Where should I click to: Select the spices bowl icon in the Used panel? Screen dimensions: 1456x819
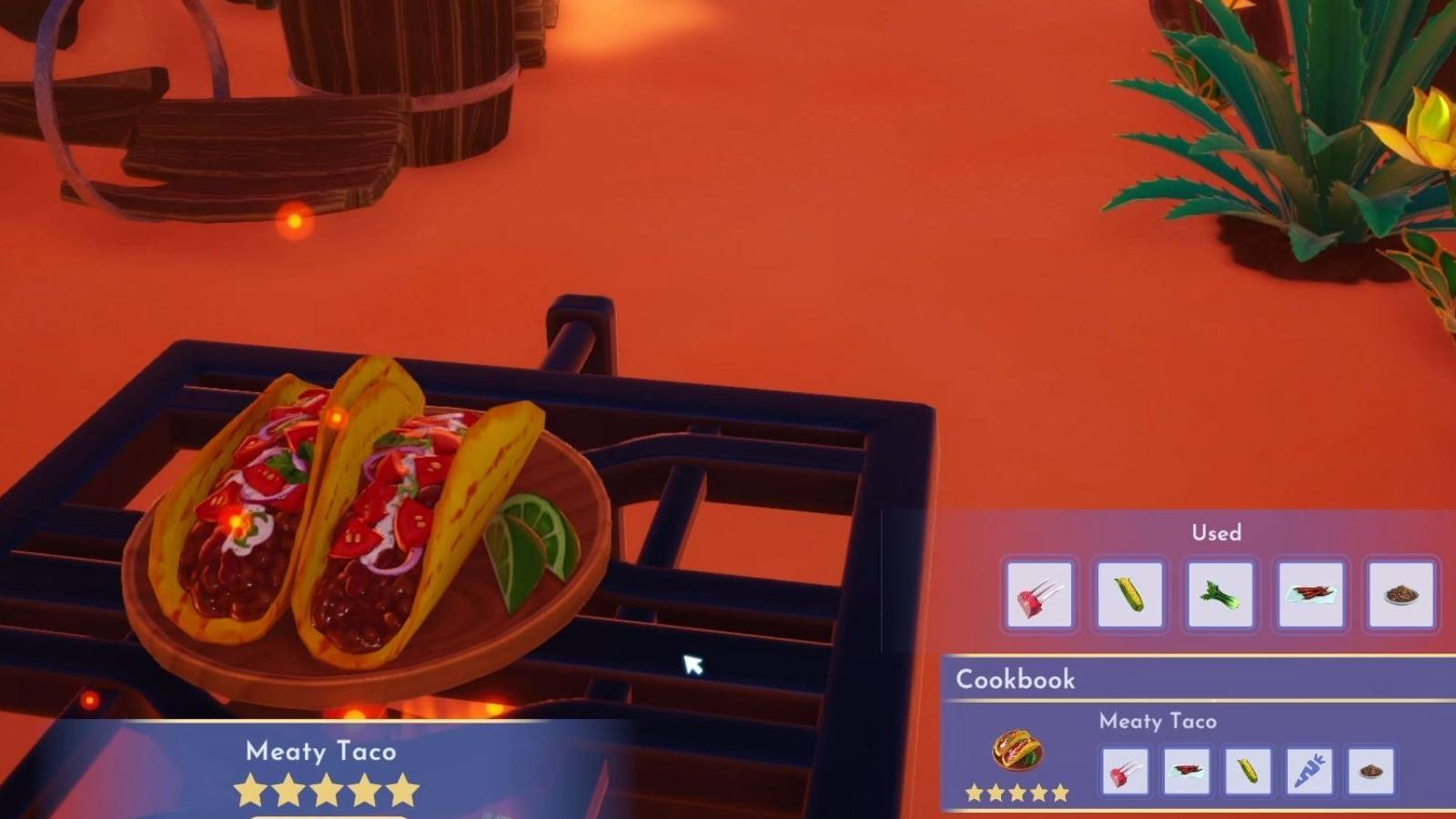(1400, 596)
